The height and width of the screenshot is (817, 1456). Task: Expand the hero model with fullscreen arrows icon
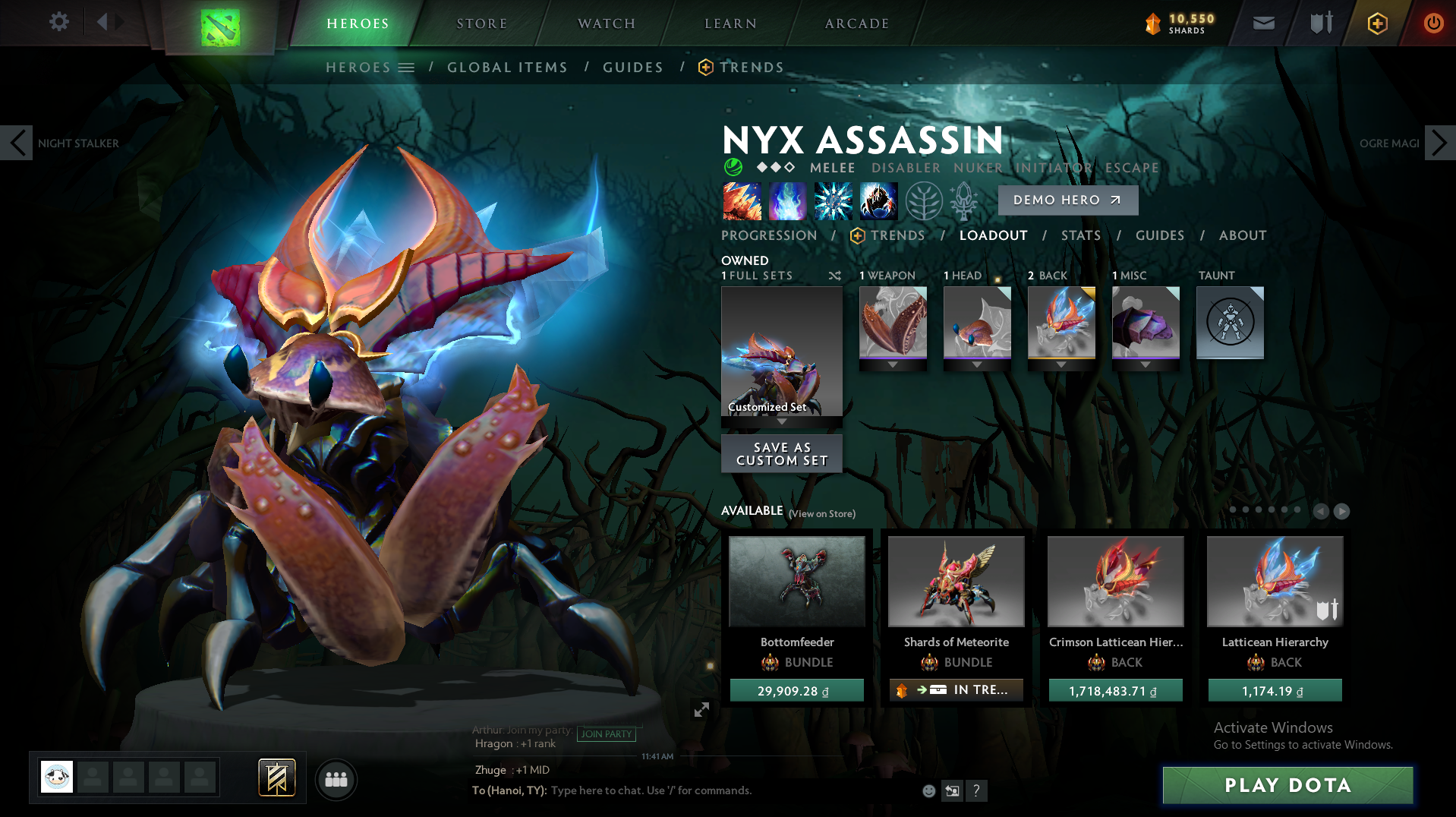(702, 710)
